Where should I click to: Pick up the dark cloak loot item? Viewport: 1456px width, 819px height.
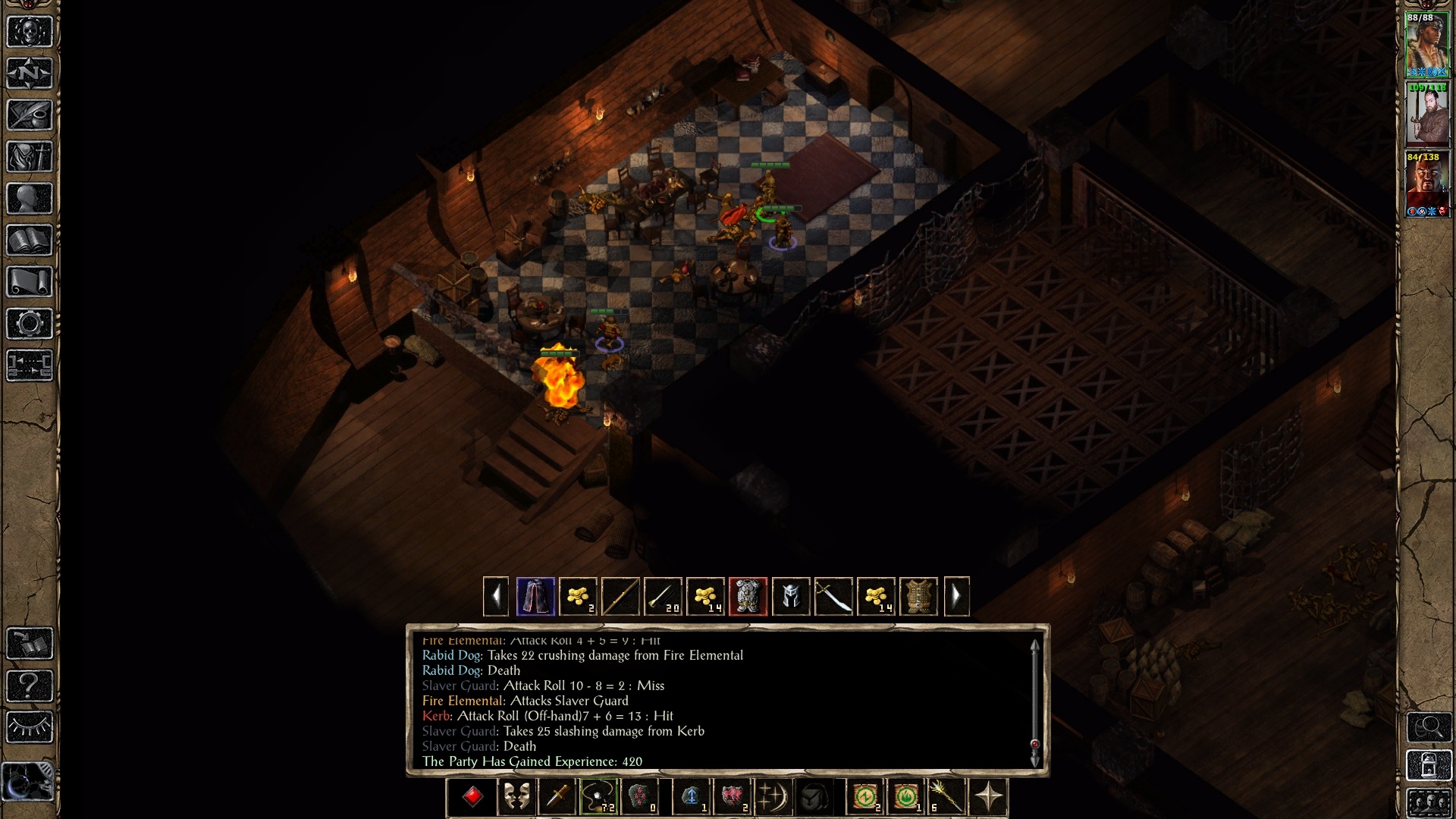535,597
